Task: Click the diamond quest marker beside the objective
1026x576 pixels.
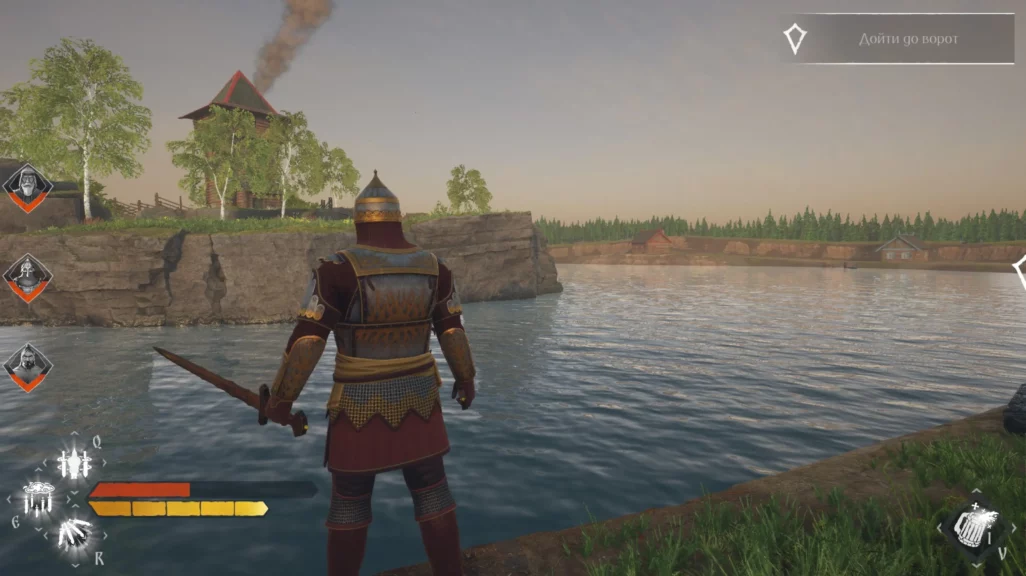Action: (795, 39)
